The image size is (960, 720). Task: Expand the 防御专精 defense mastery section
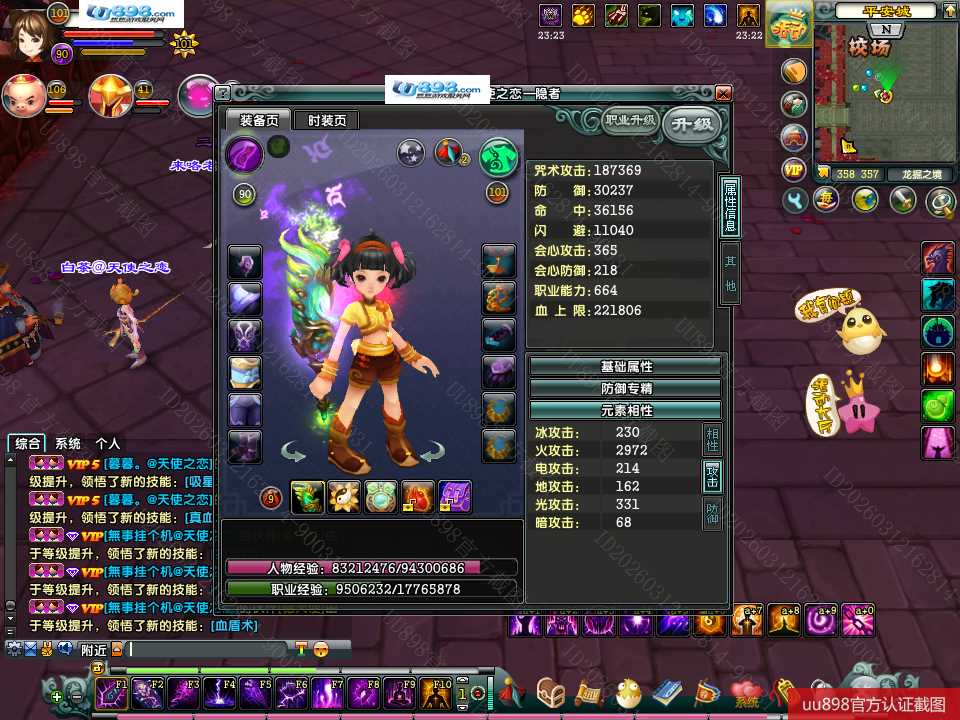coord(625,389)
